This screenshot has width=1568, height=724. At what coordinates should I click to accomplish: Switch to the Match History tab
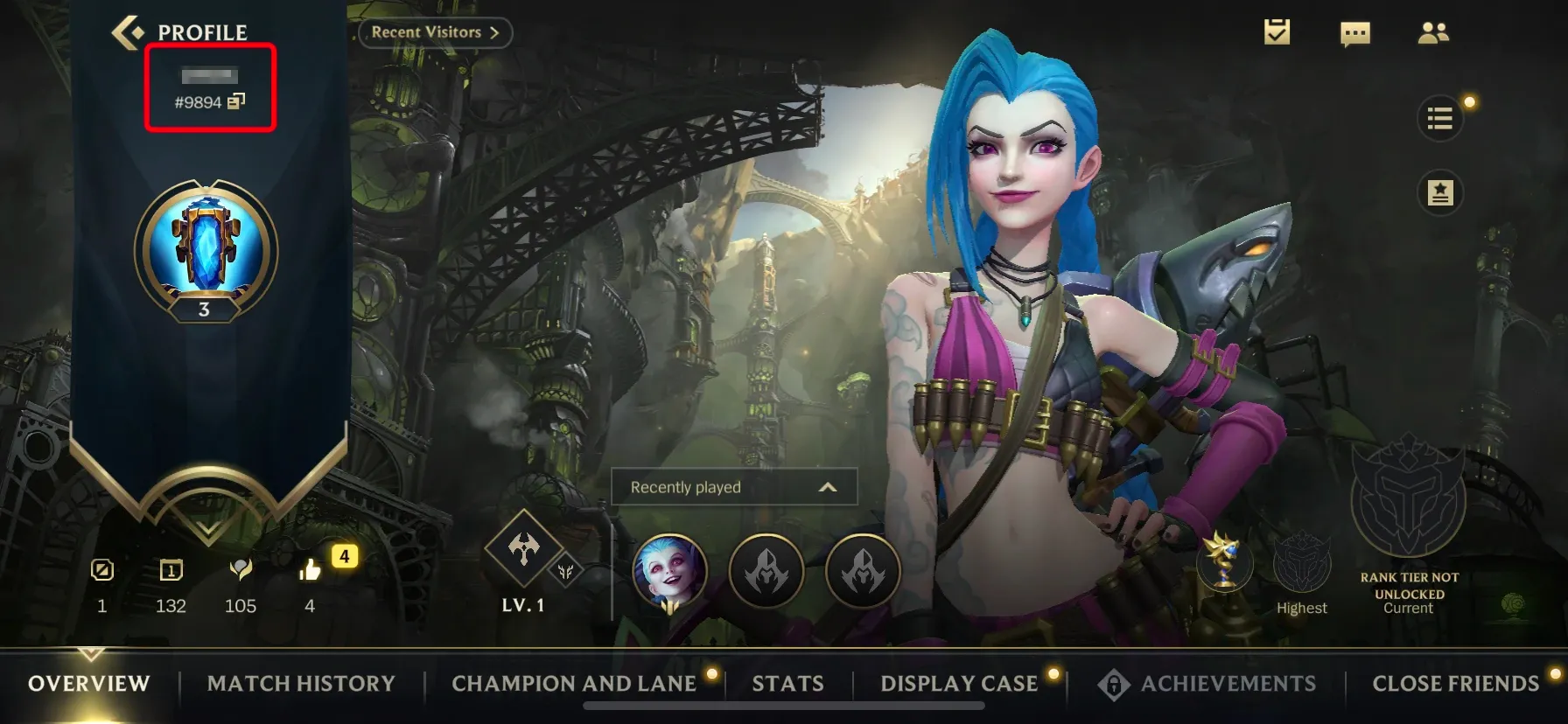click(x=301, y=684)
